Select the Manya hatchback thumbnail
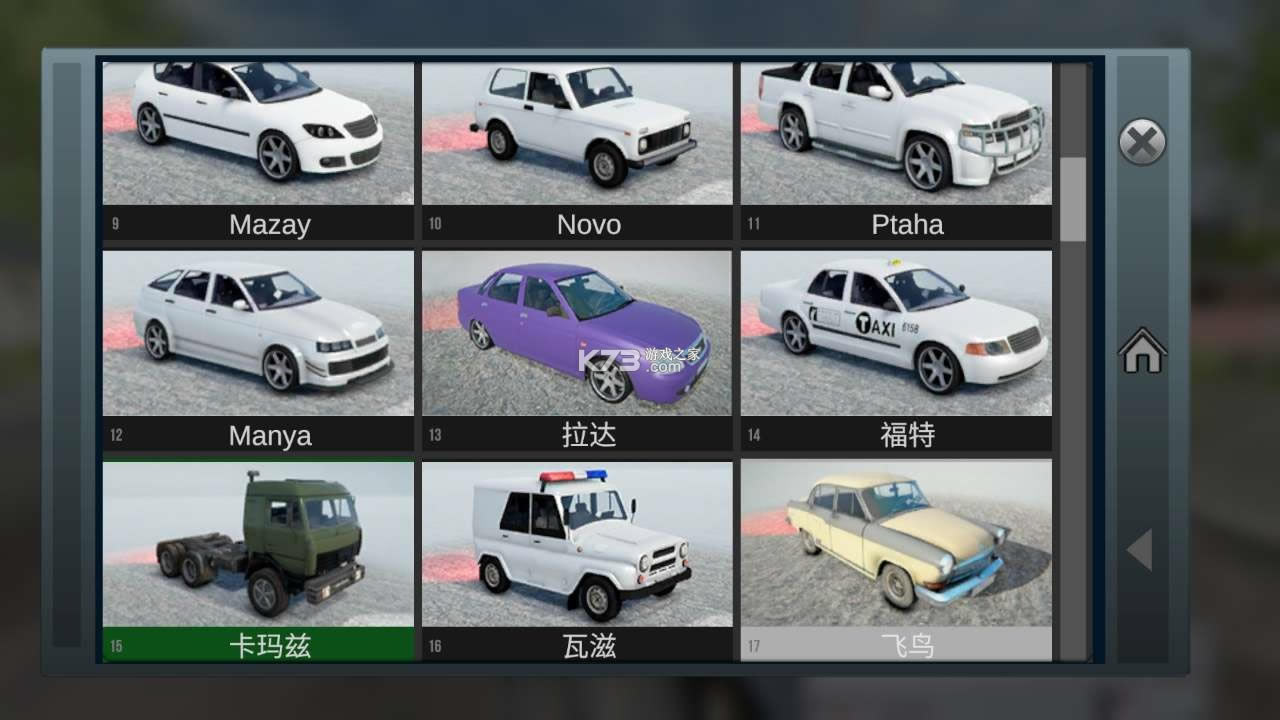 pyautogui.click(x=258, y=333)
